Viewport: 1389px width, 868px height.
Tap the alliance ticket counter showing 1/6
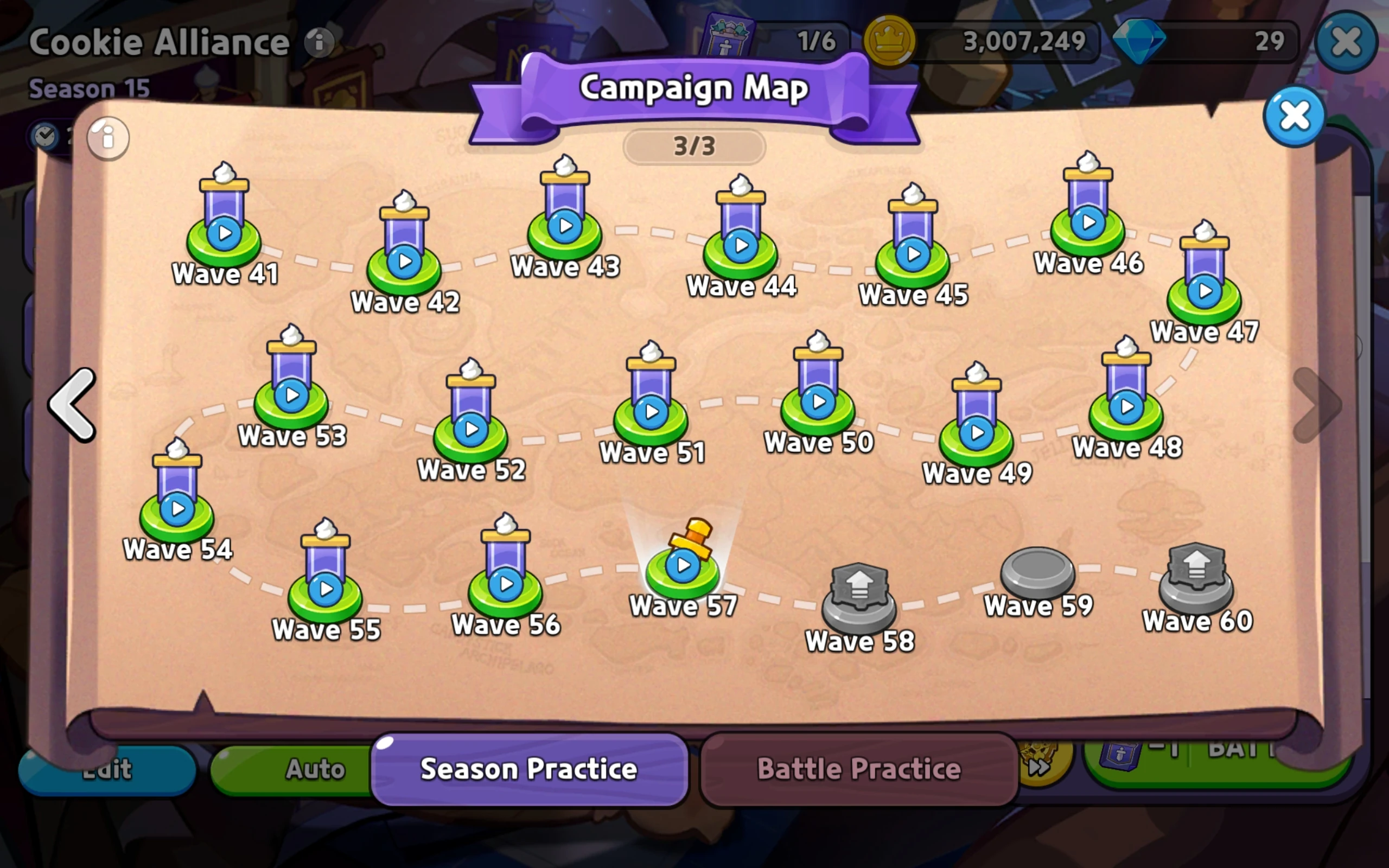pos(769,40)
